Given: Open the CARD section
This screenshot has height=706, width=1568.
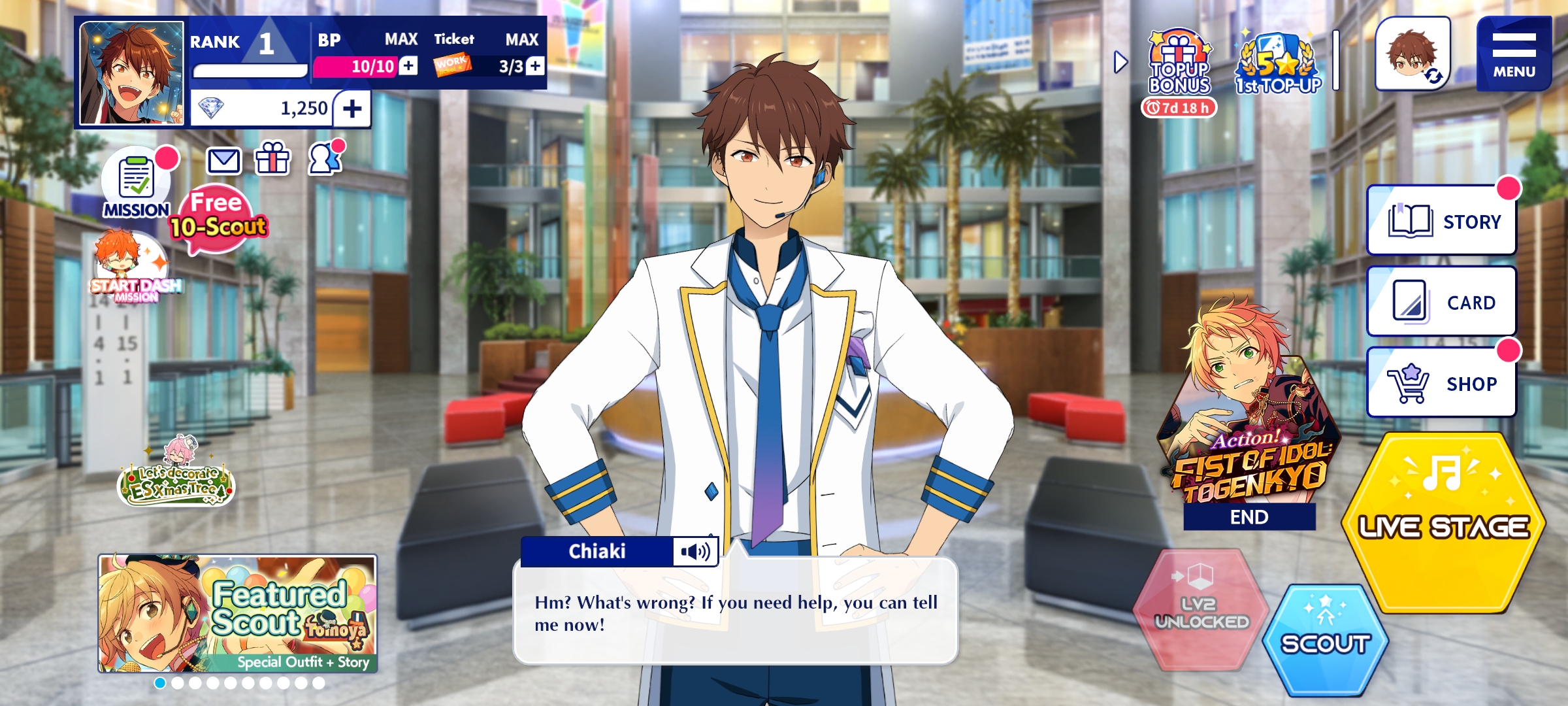Looking at the screenshot, I should (1442, 302).
